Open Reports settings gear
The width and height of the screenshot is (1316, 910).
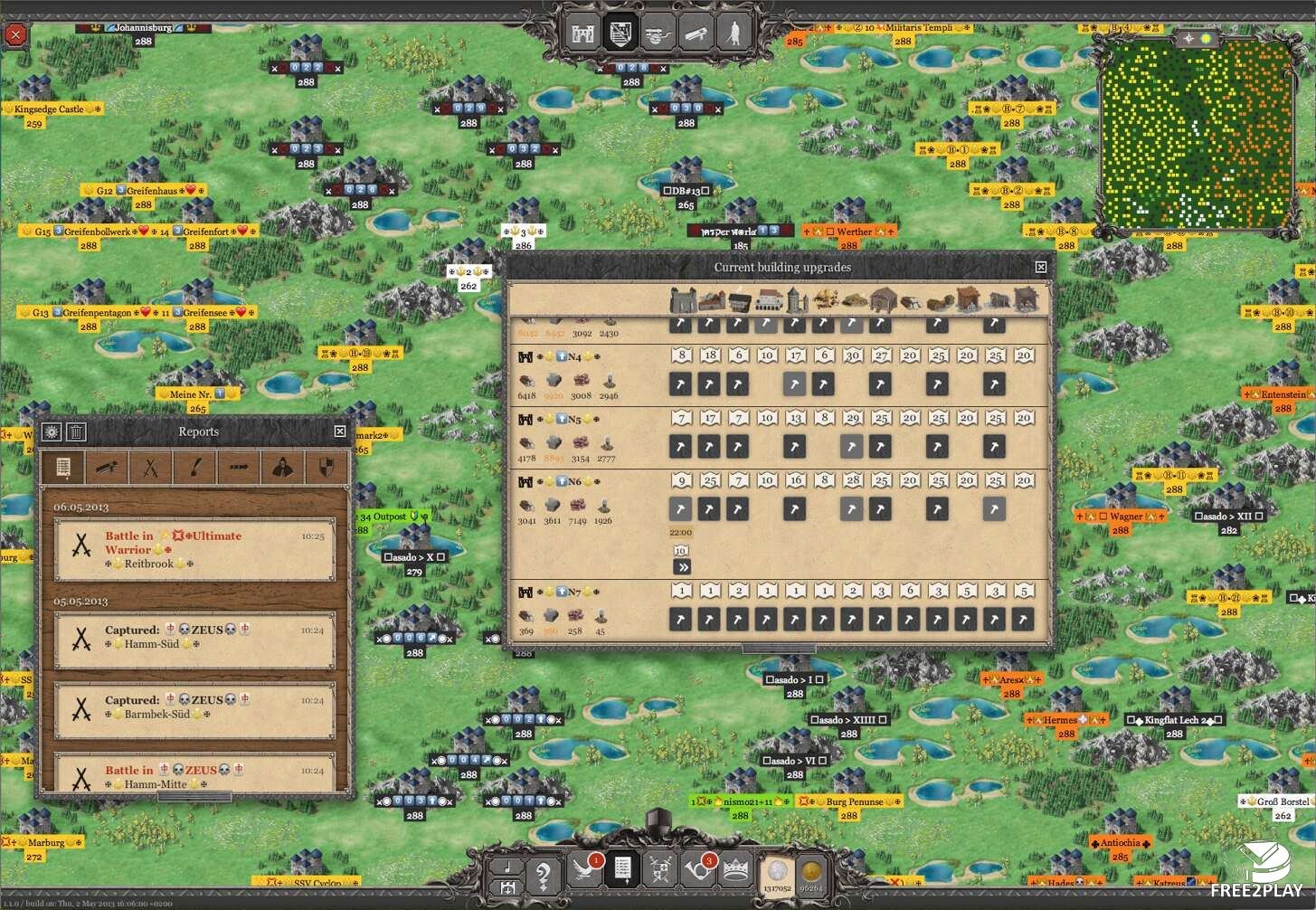pyautogui.click(x=52, y=431)
